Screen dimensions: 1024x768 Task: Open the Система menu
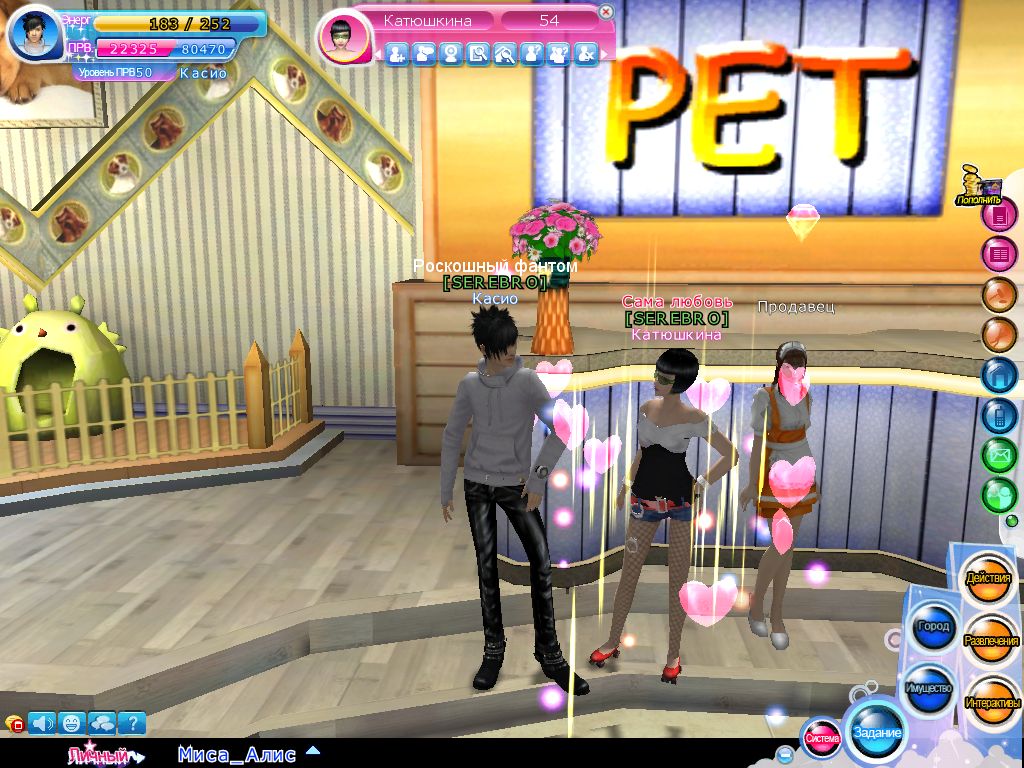click(x=822, y=739)
